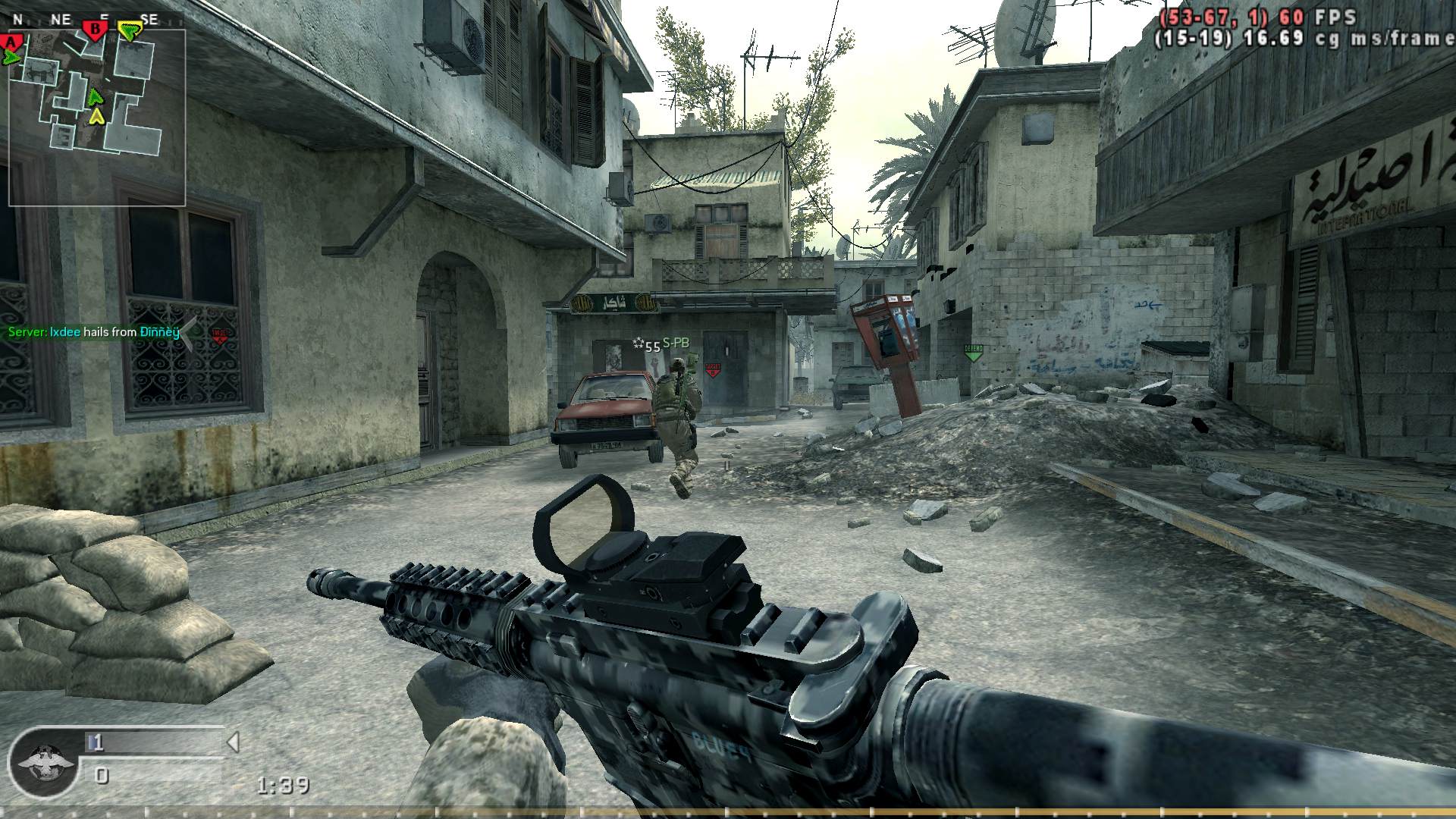The height and width of the screenshot is (819, 1456).
Task: Click the eagle faction emblem
Action: point(40,761)
